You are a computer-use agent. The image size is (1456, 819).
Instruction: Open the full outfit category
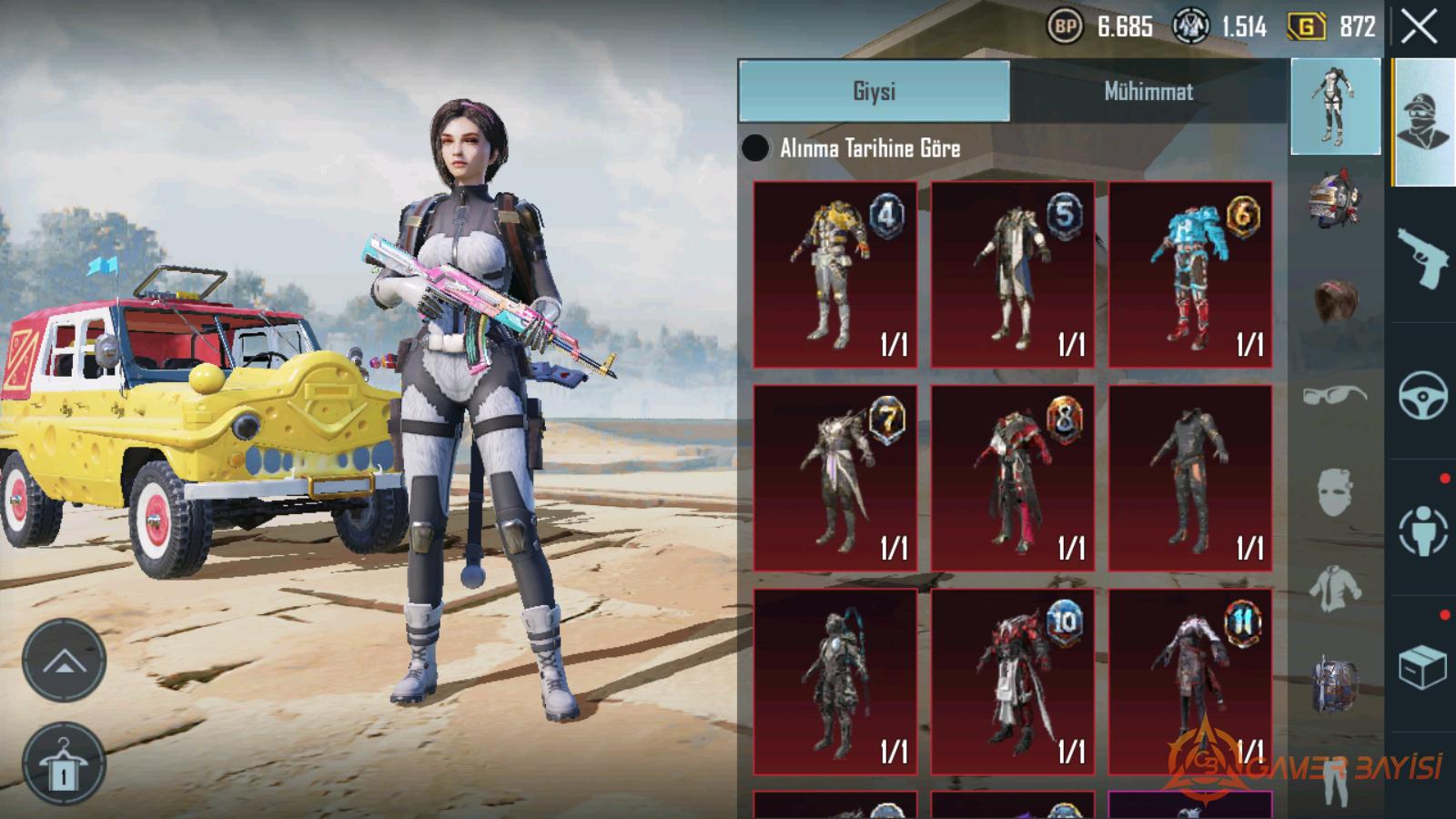(x=1335, y=106)
